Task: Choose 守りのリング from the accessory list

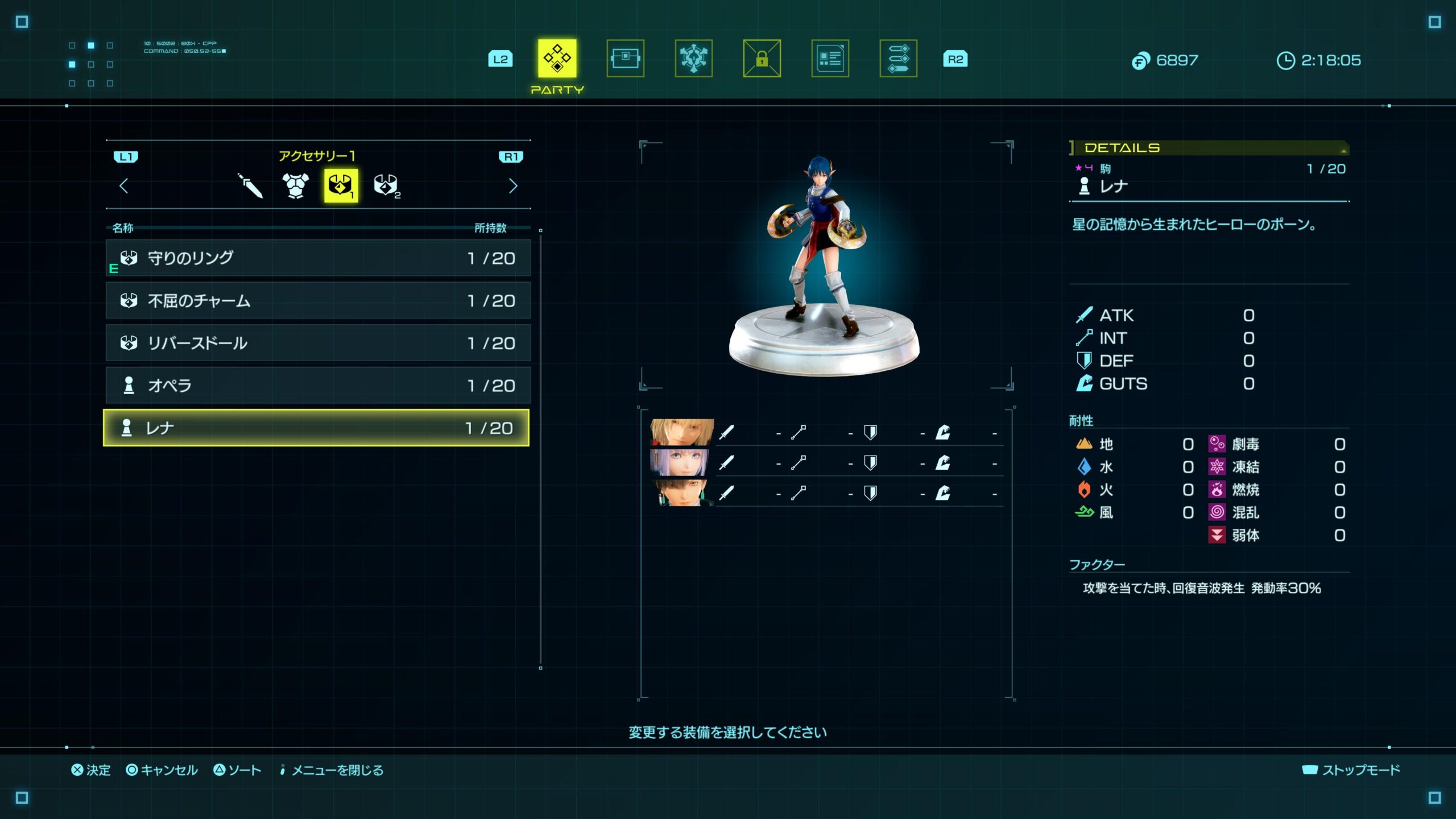Action: click(318, 258)
